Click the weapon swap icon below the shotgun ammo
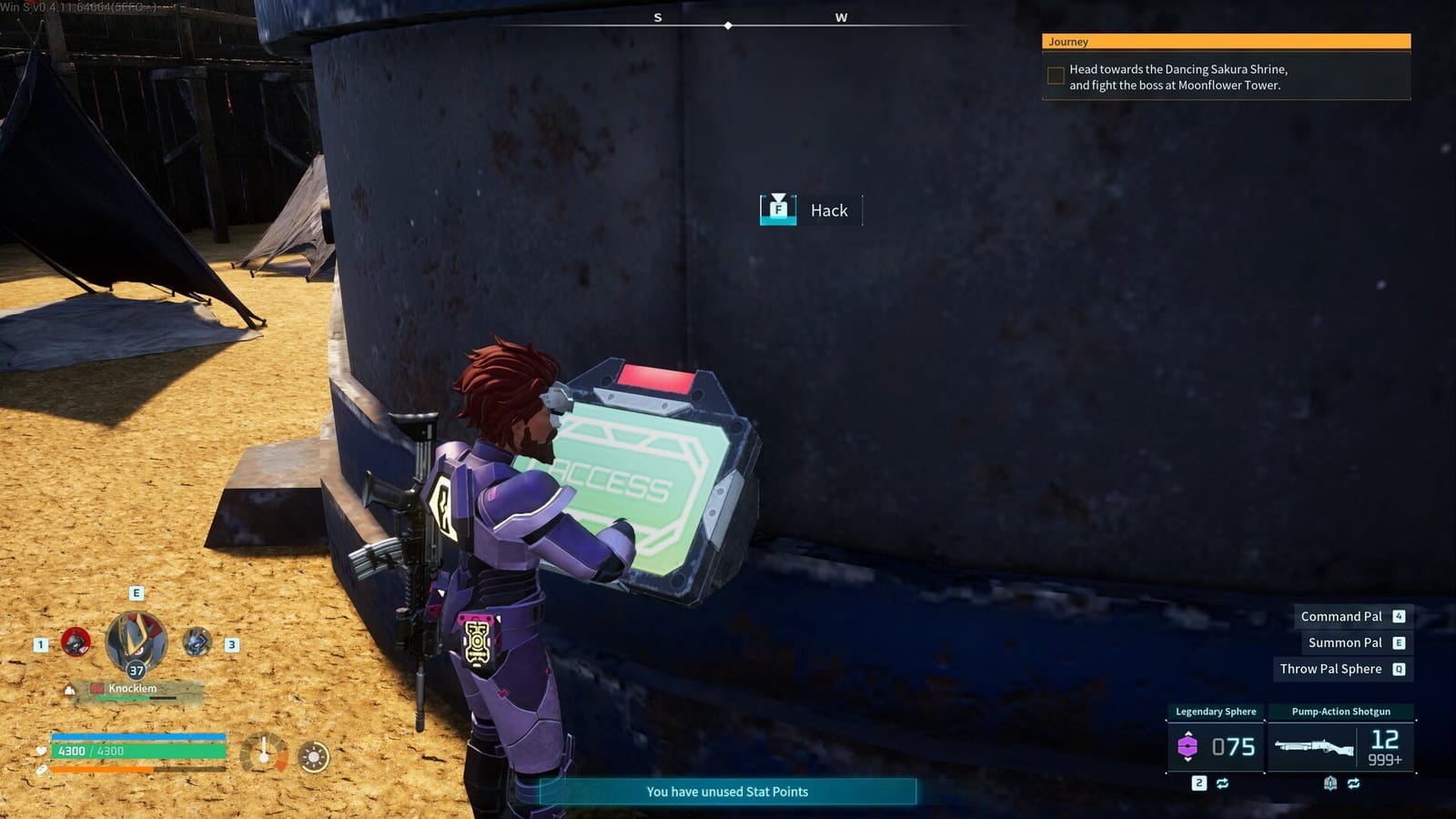 point(1355,784)
